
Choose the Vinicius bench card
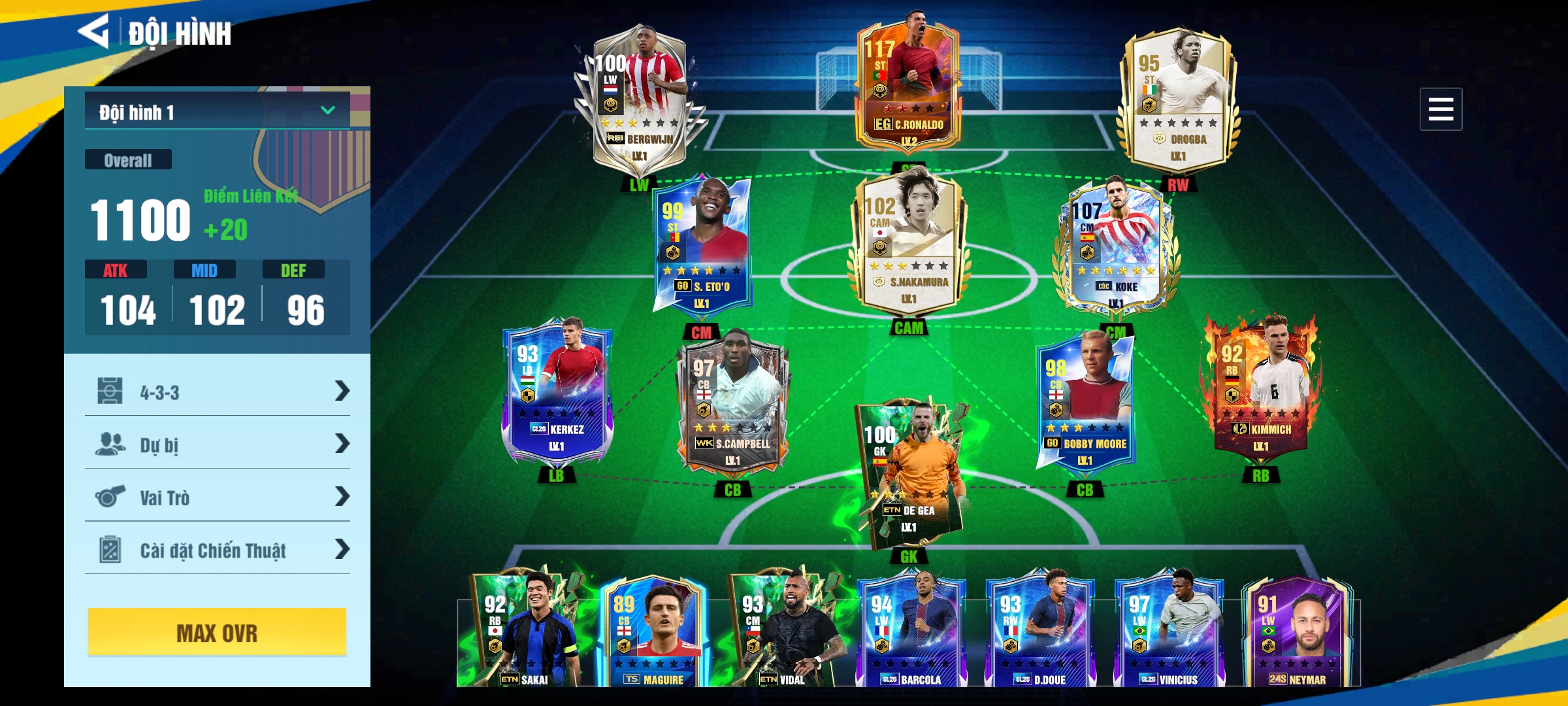click(x=1168, y=631)
